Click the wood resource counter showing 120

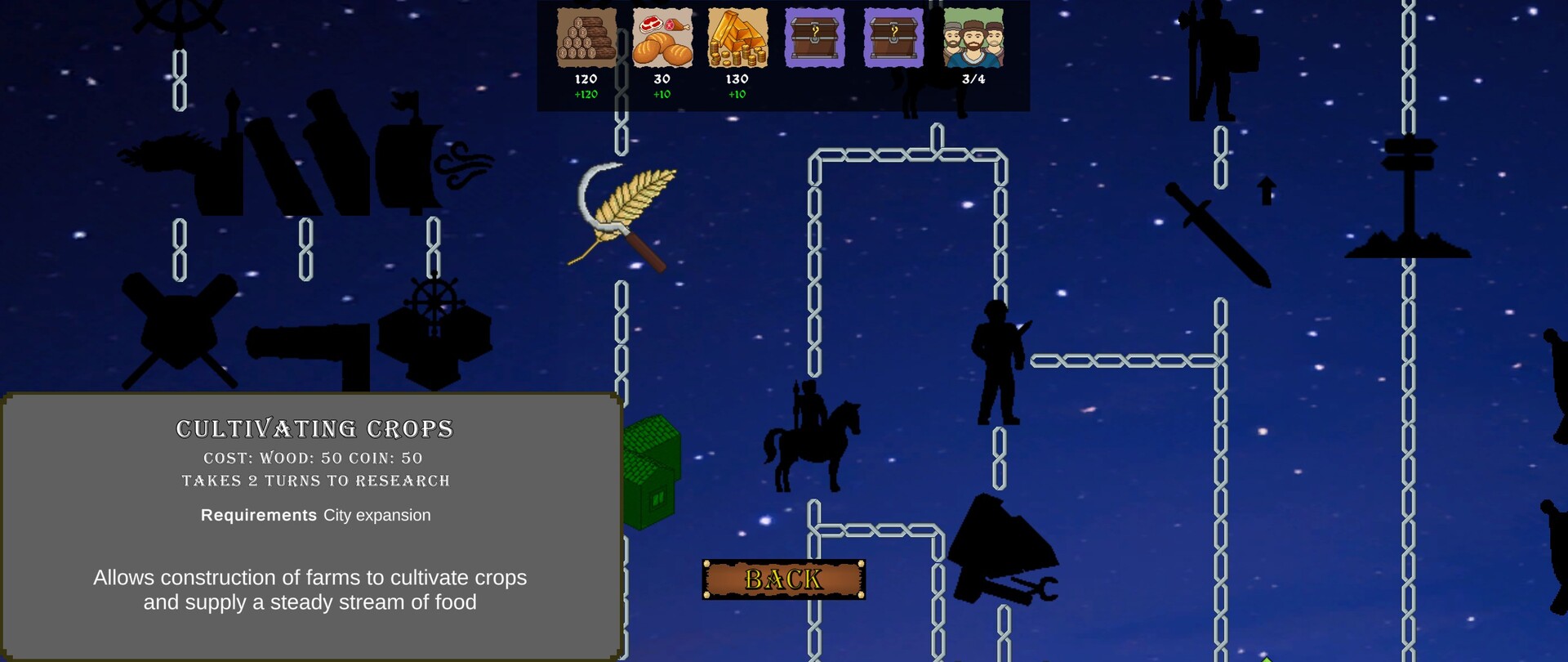pyautogui.click(x=586, y=79)
